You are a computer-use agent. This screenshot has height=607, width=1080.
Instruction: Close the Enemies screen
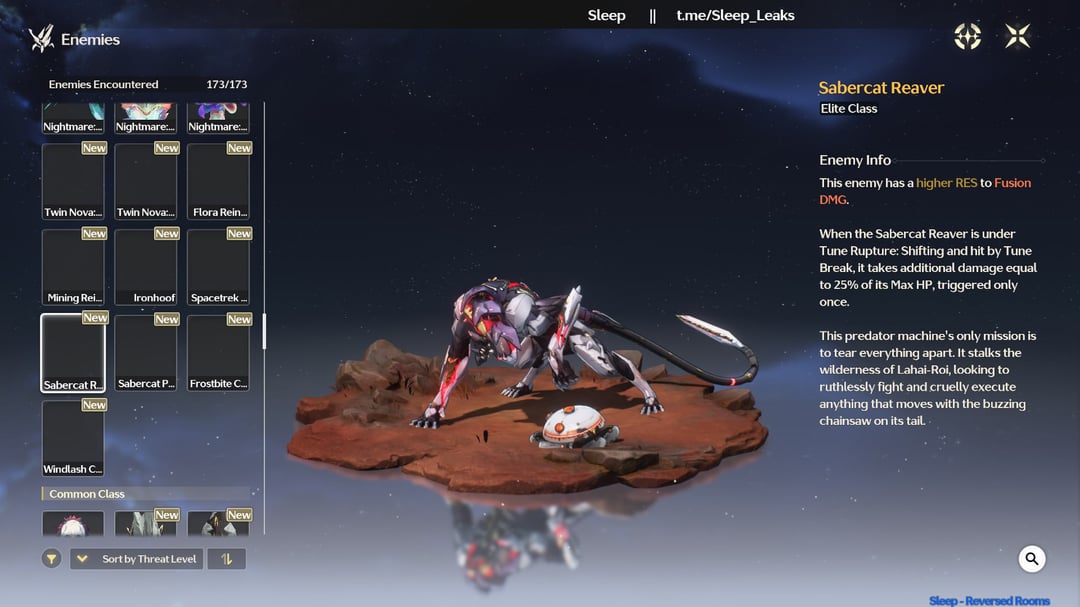pos(1017,37)
